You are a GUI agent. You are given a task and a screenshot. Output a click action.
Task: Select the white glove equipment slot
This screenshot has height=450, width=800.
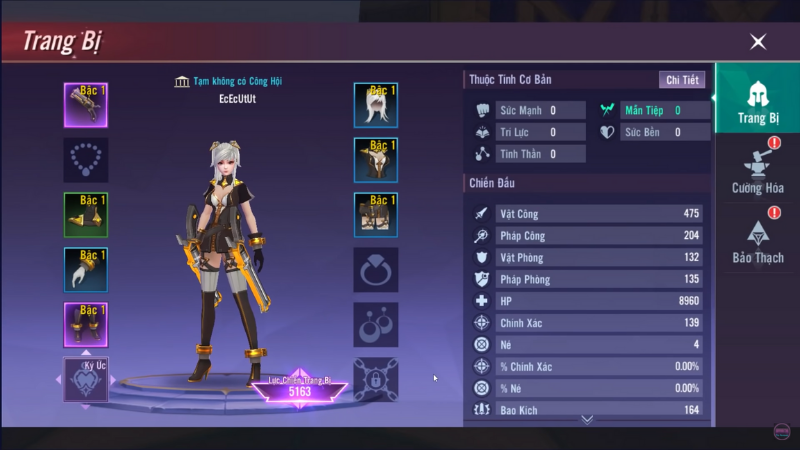[86, 270]
